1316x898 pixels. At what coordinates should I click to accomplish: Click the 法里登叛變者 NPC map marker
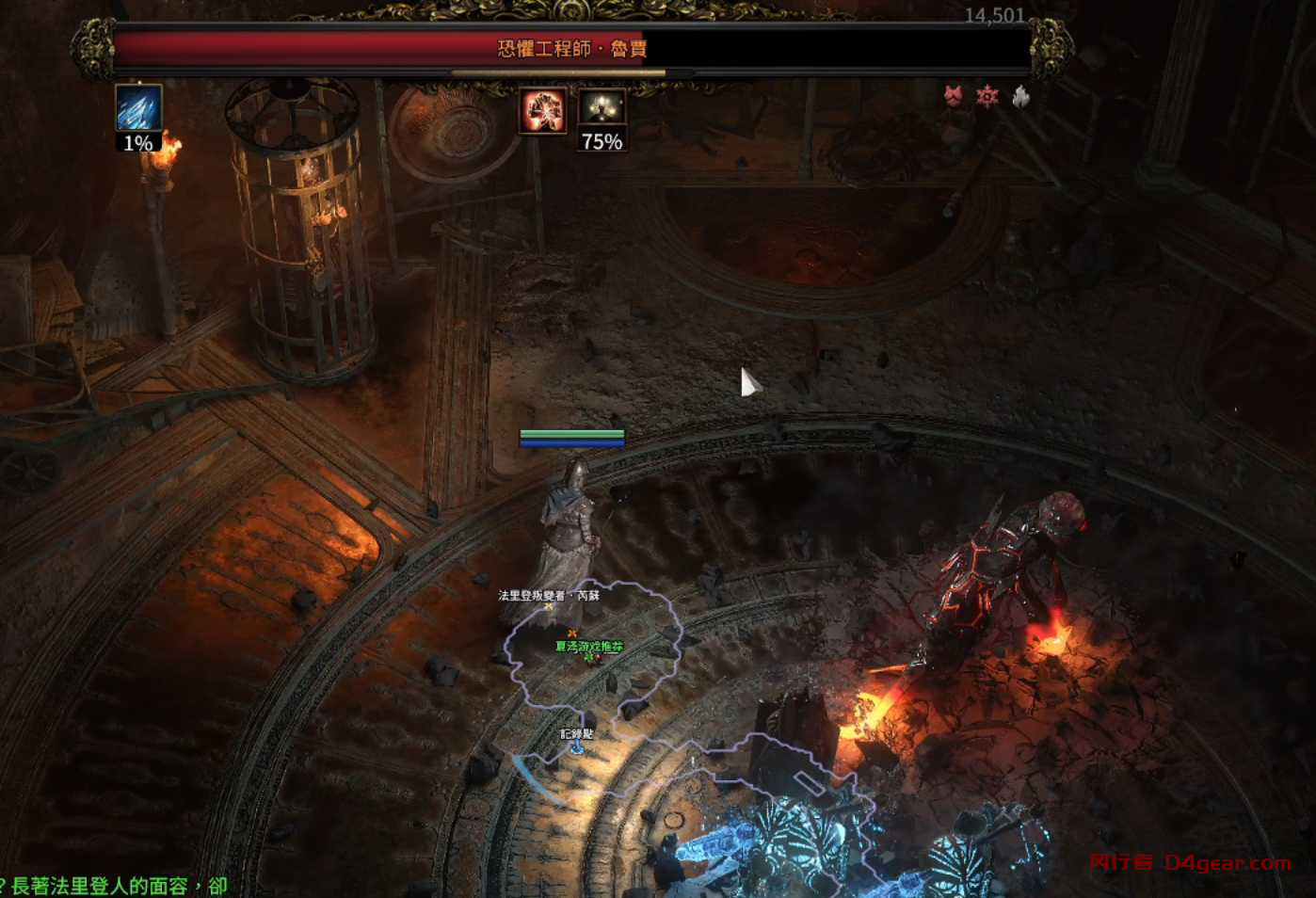coord(550,607)
